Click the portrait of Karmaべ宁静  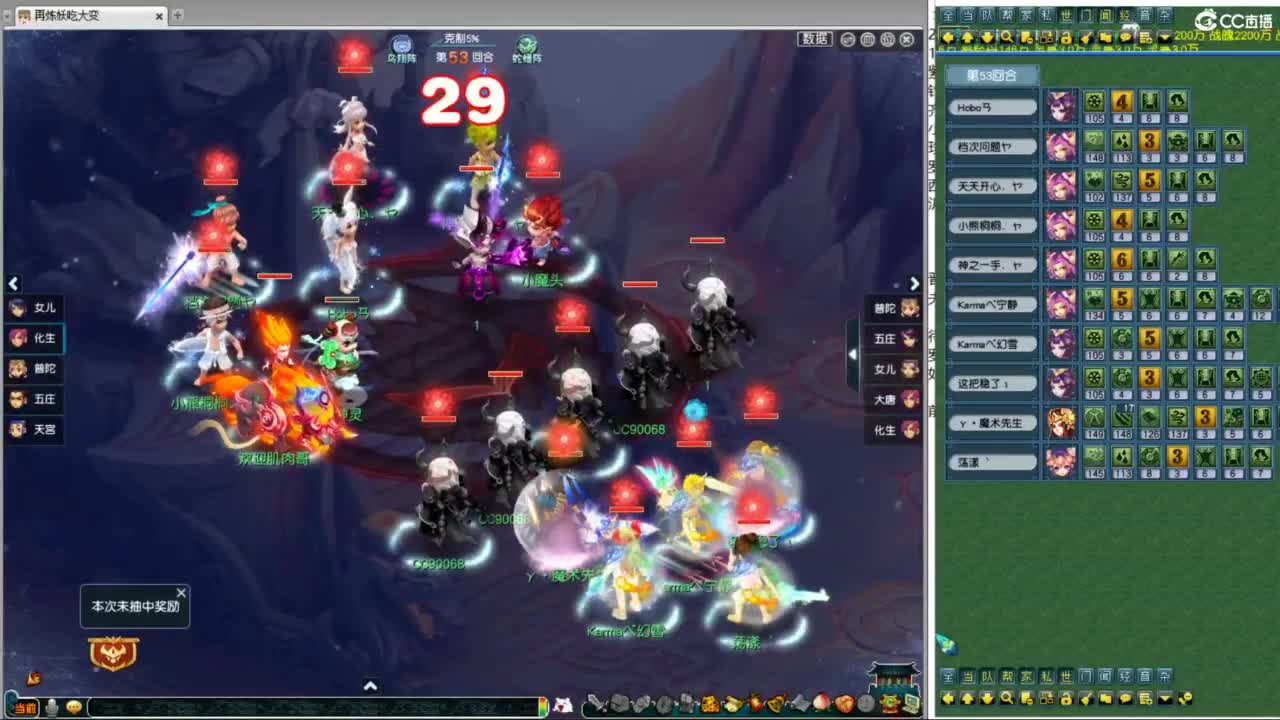click(x=1060, y=305)
